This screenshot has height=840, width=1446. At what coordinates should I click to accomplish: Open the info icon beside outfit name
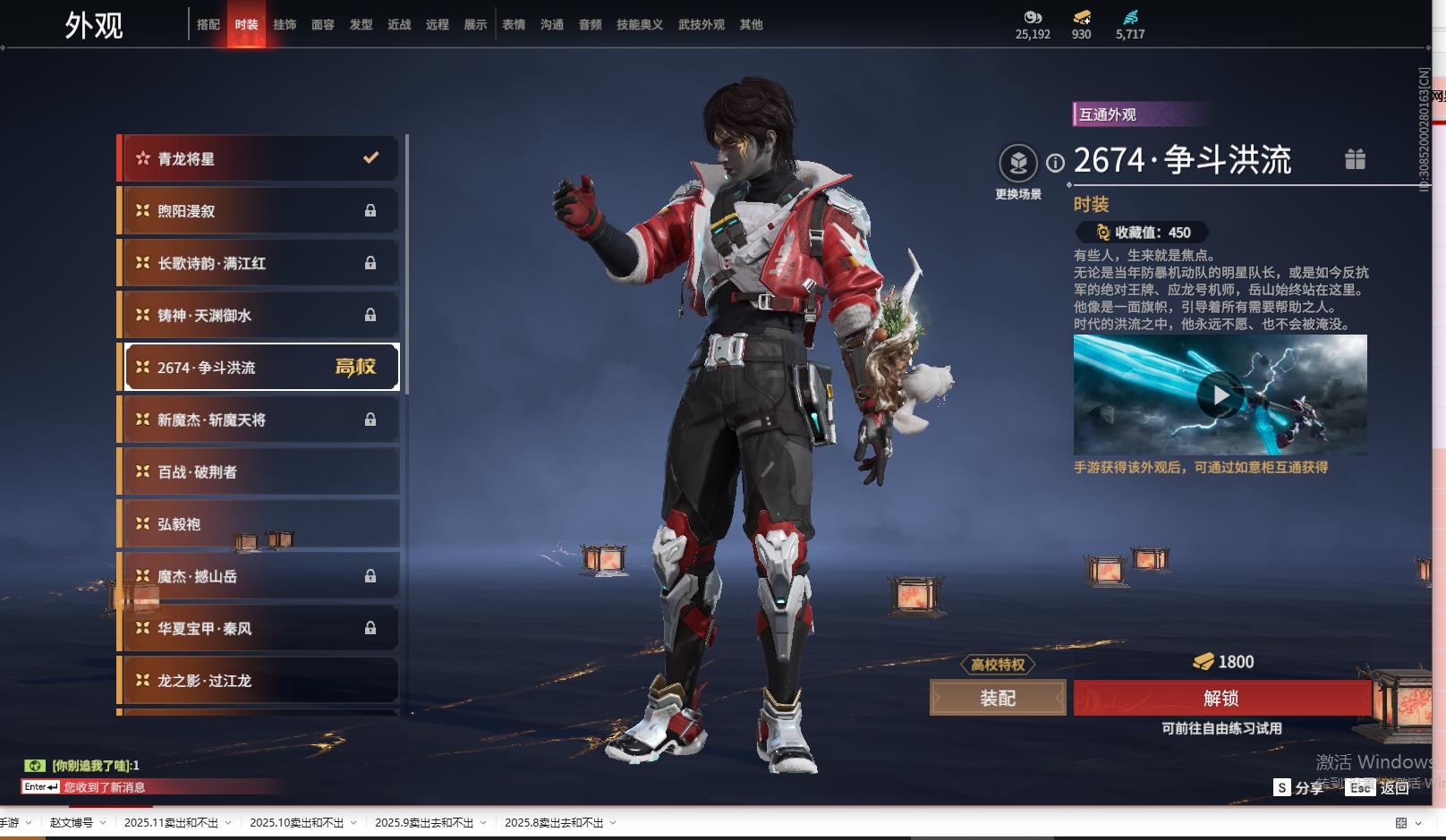pos(1056,163)
